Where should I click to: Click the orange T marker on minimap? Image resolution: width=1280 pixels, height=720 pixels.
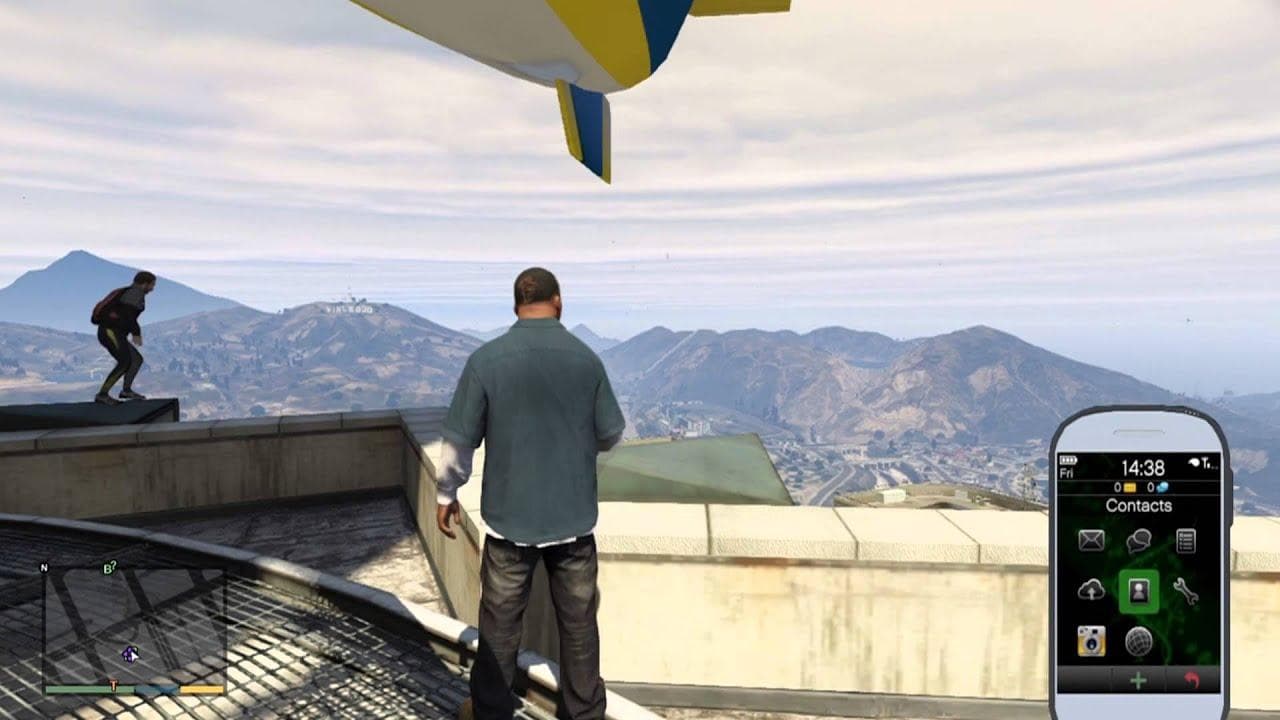pyautogui.click(x=112, y=684)
